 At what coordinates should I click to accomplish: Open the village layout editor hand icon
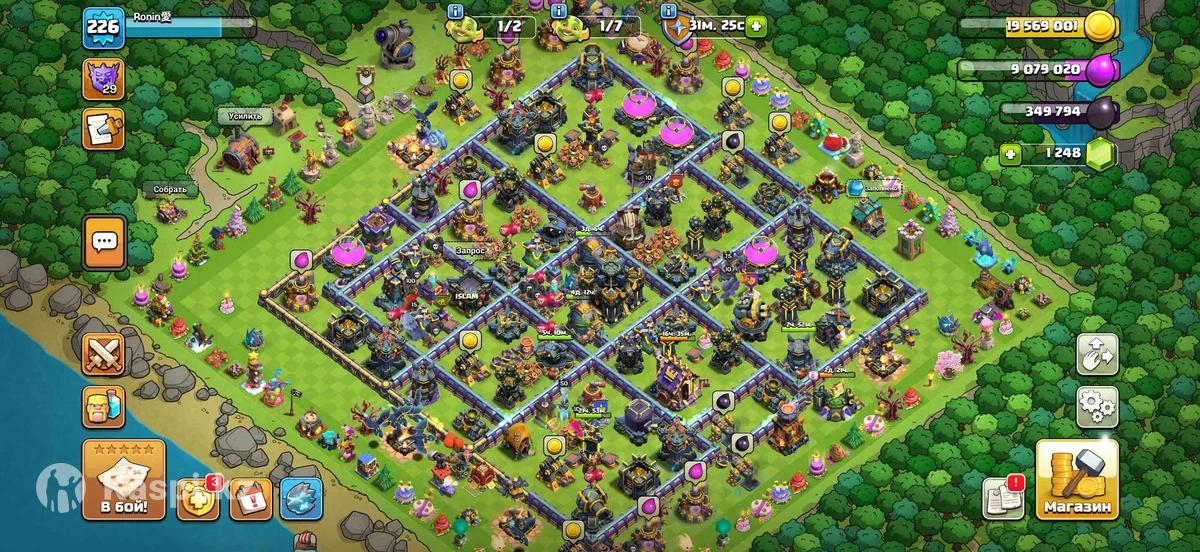[x=1096, y=354]
